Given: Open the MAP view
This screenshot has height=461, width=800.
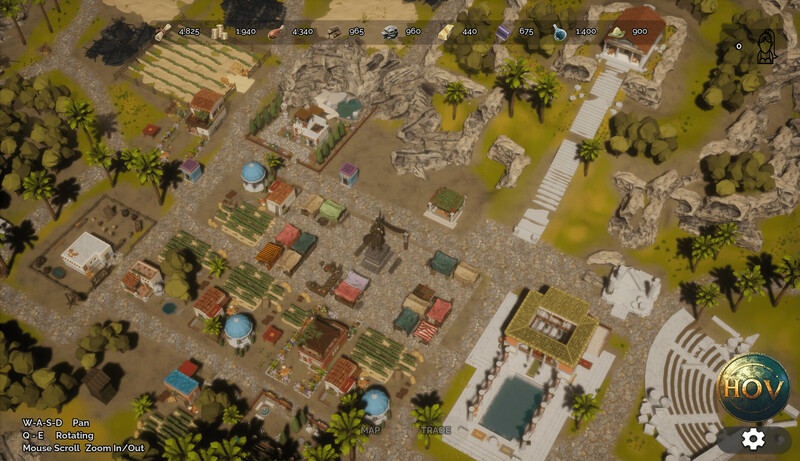Looking at the screenshot, I should 371,430.
